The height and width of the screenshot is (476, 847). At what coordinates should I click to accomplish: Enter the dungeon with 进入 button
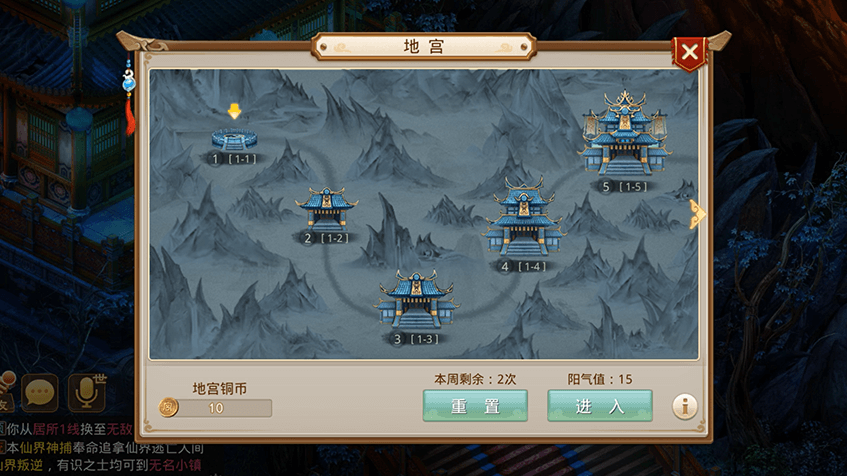click(x=599, y=405)
